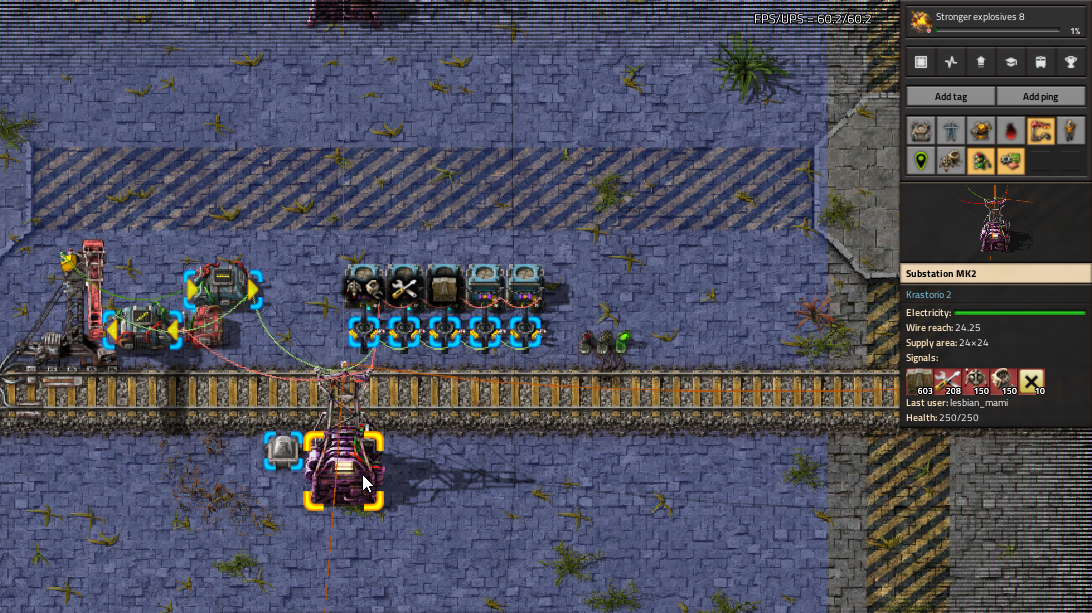
Task: Click the Add tag button
Action: point(950,96)
